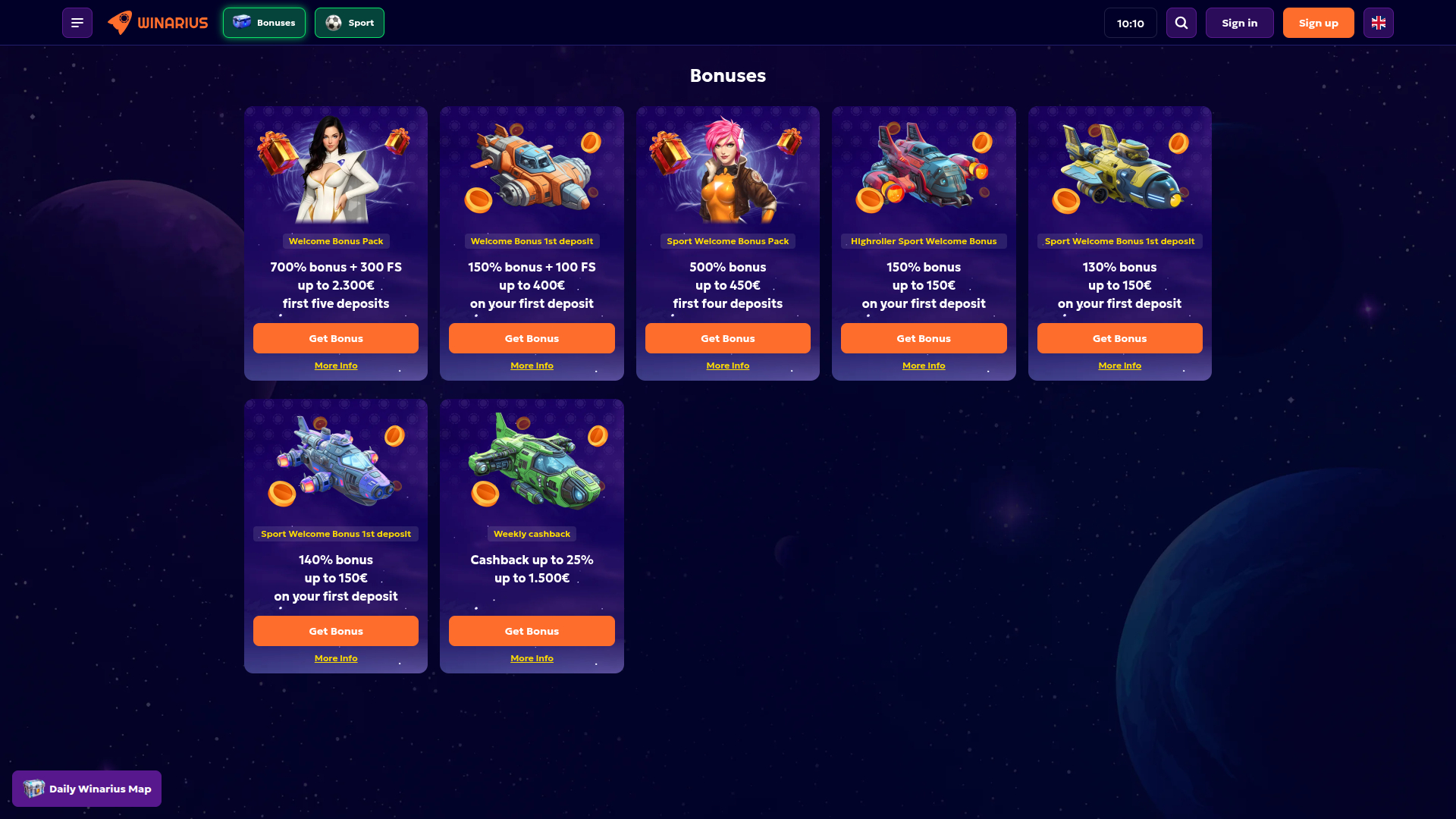Open More Info for Welcome Bonus 1st deposit
This screenshot has height=819, width=1456.
(532, 365)
